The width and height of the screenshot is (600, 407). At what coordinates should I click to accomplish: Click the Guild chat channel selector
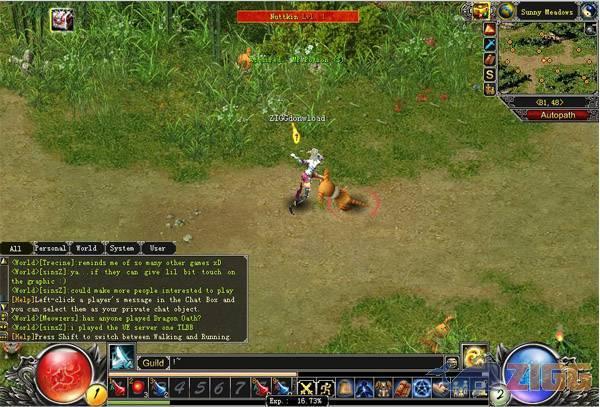[x=152, y=362]
